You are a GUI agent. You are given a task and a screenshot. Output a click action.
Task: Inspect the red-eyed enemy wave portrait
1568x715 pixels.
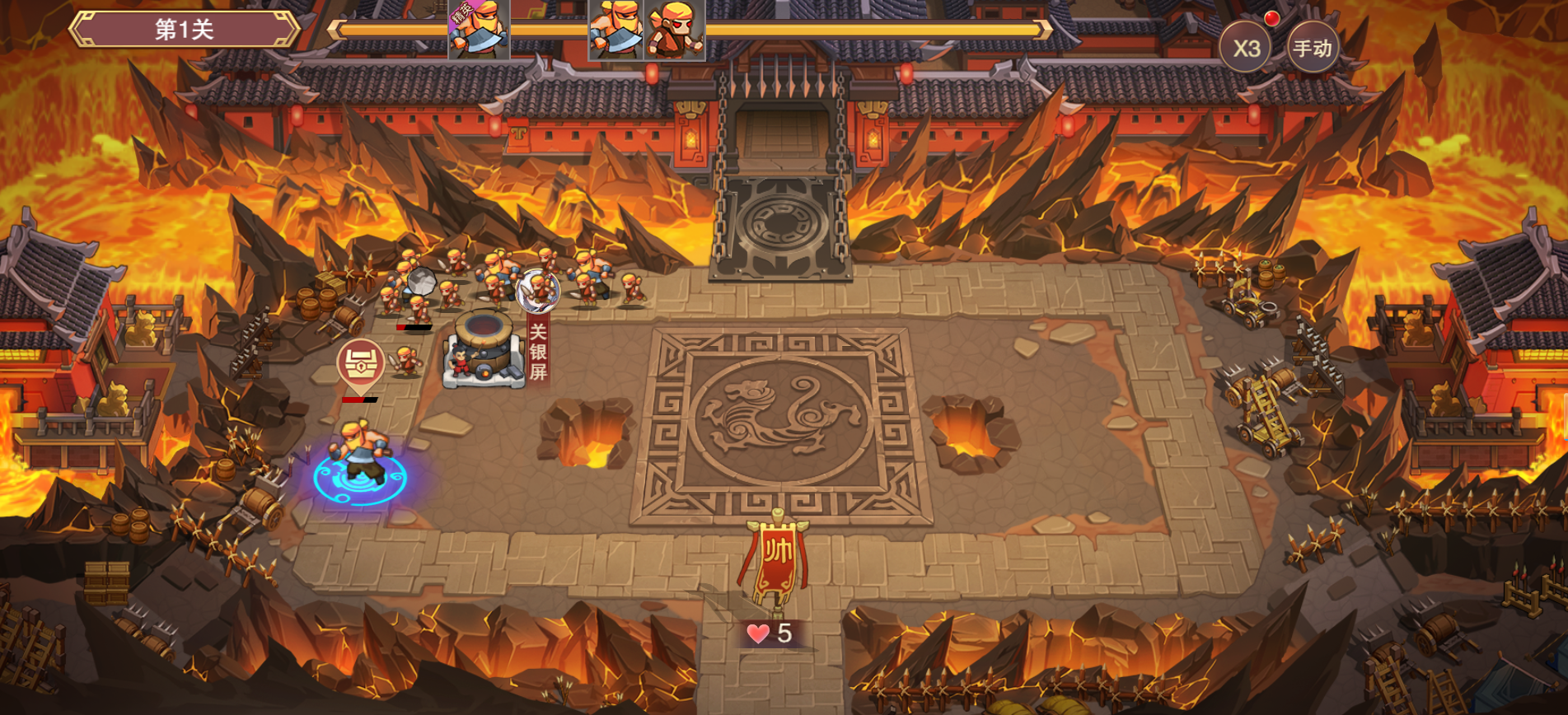(676, 30)
